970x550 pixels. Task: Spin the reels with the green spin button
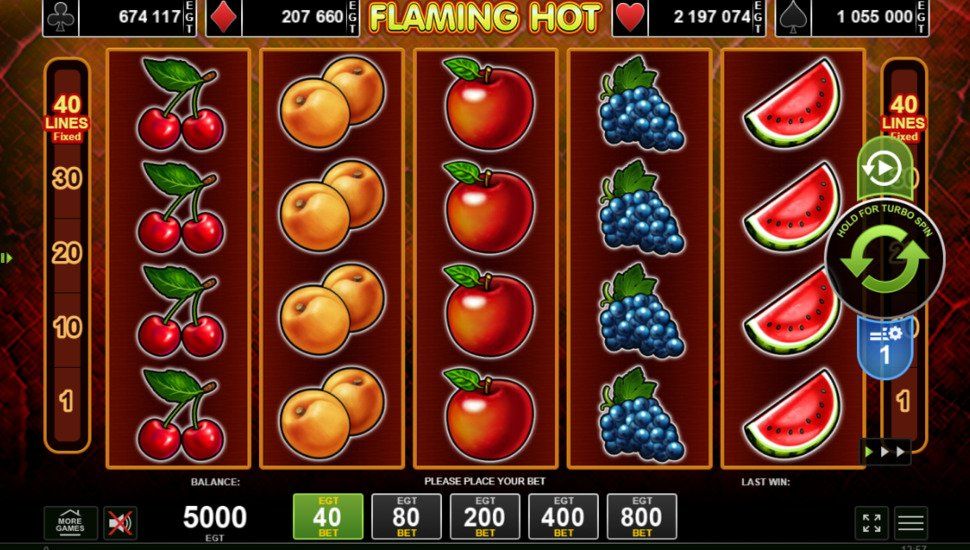coord(884,259)
